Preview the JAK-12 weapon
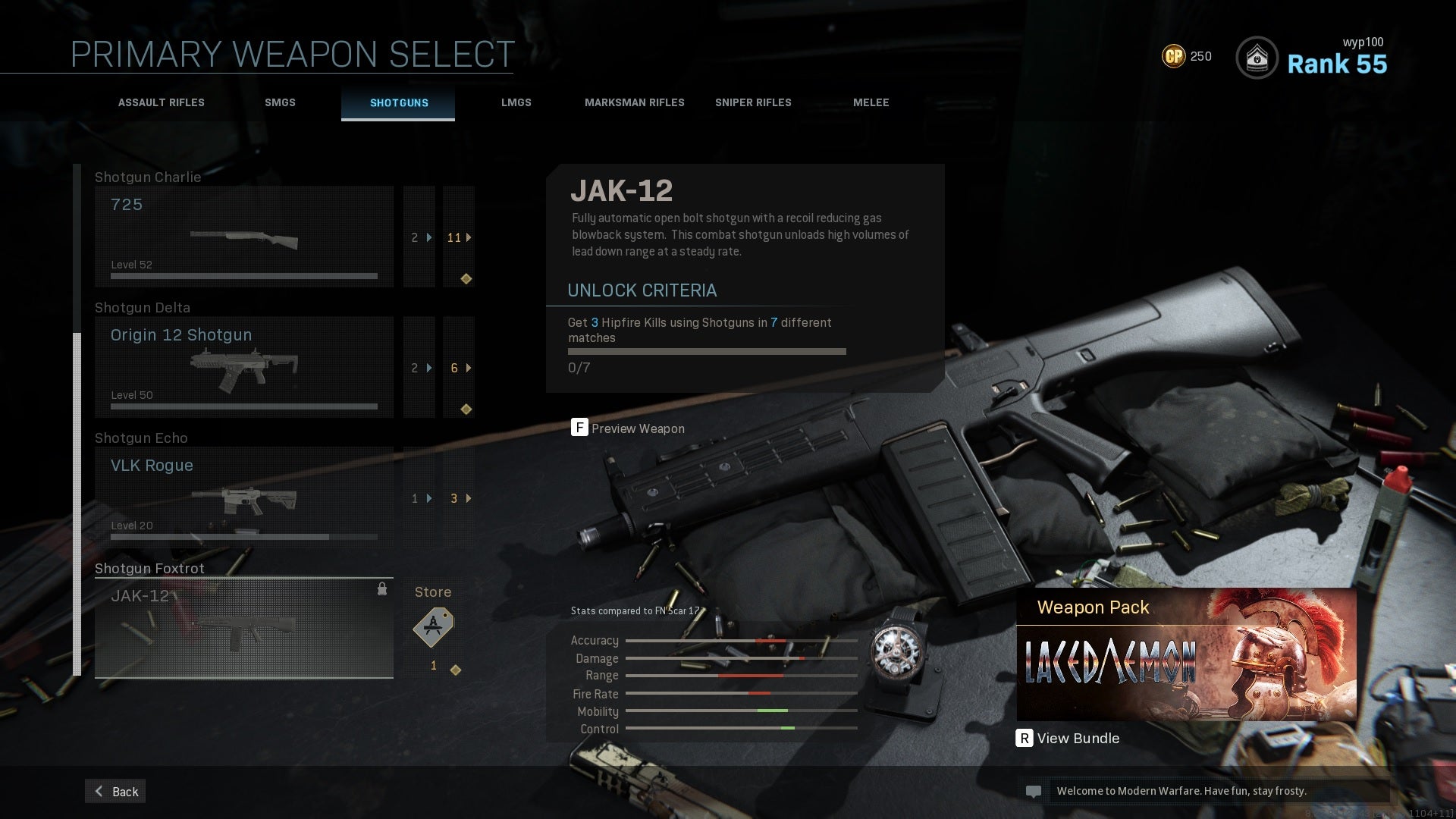The height and width of the screenshot is (819, 1456). click(x=628, y=428)
